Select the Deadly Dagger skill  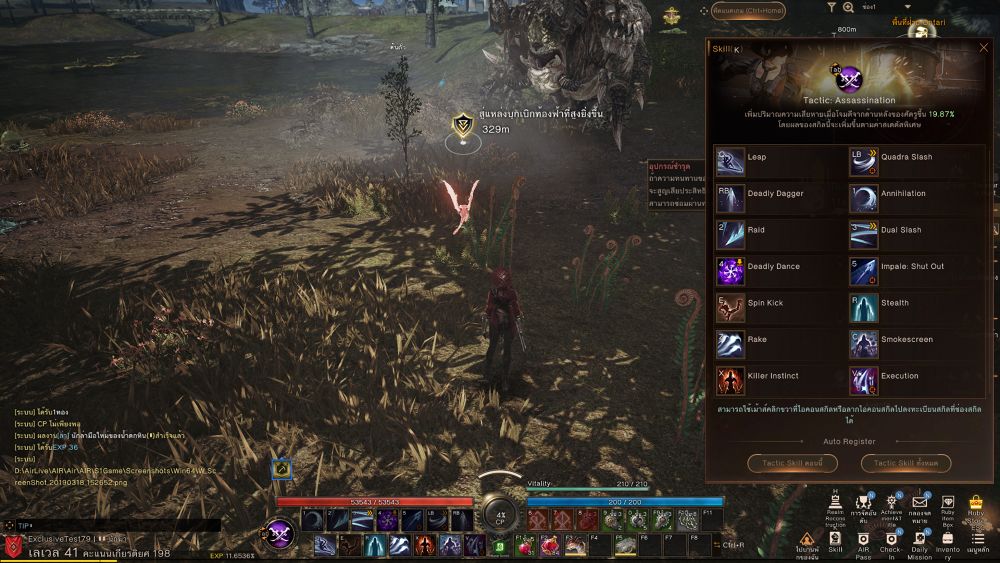coord(730,195)
